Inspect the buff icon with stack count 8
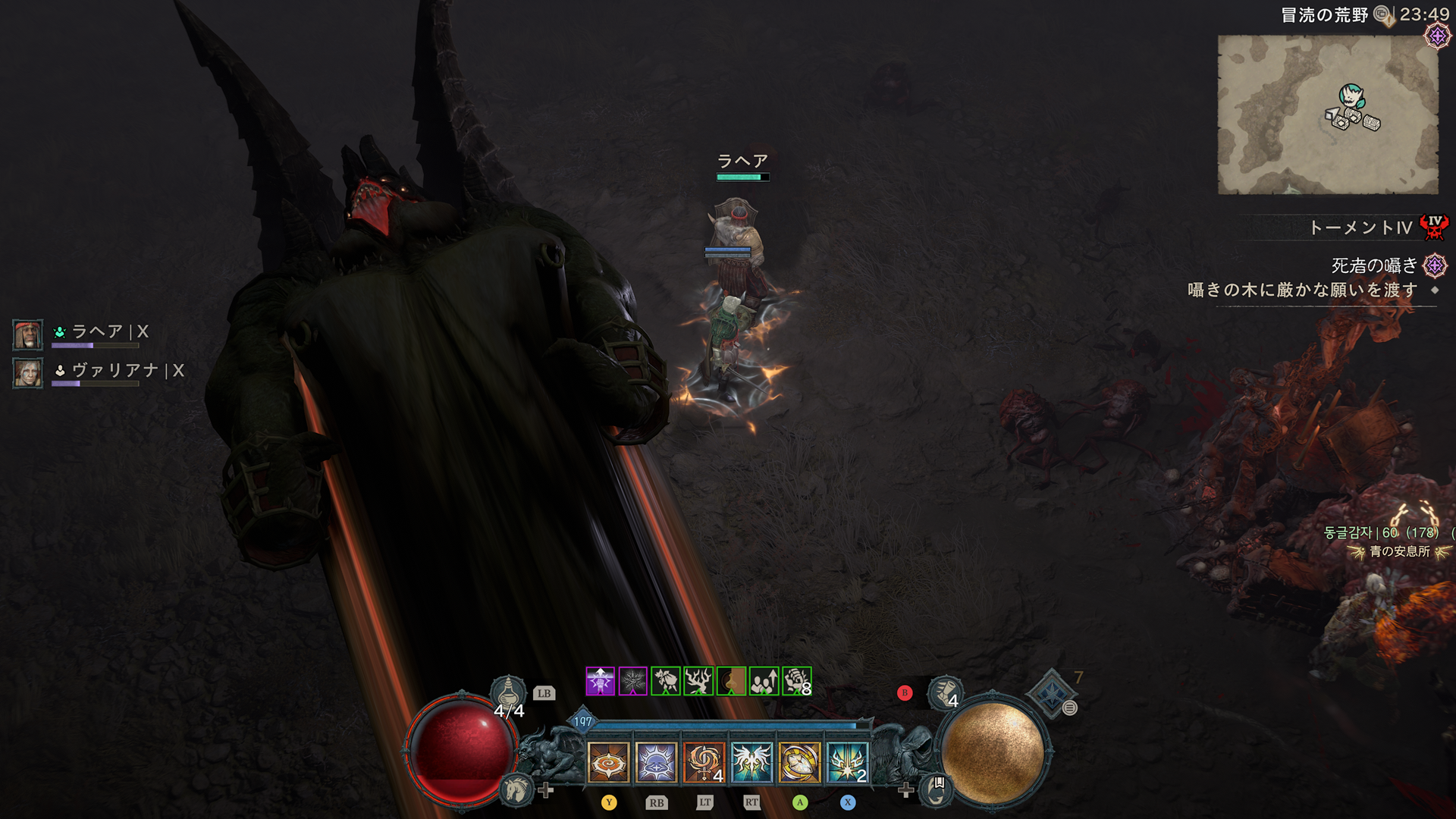This screenshot has height=819, width=1456. (797, 681)
